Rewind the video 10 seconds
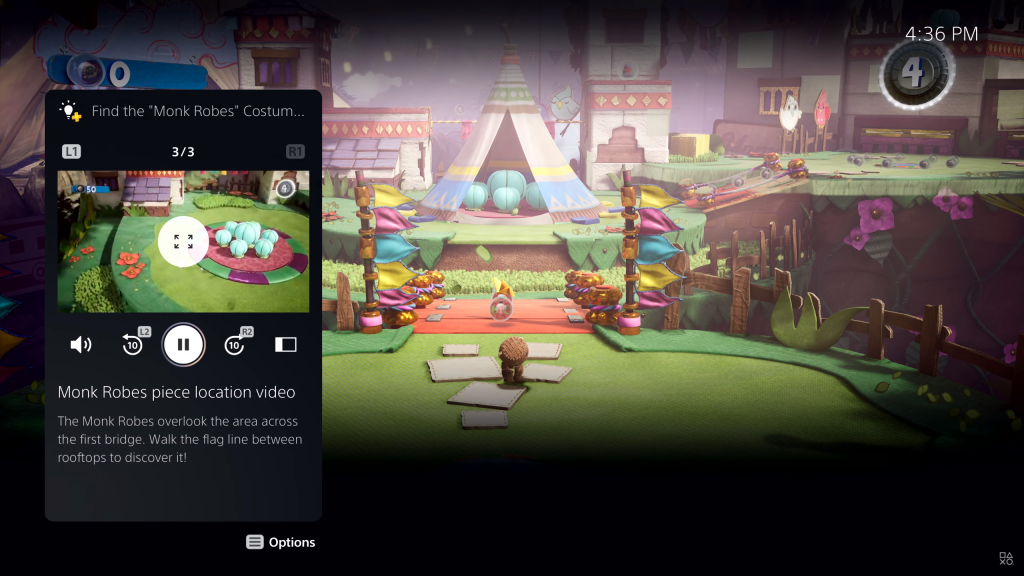Image resolution: width=1024 pixels, height=576 pixels. click(133, 345)
